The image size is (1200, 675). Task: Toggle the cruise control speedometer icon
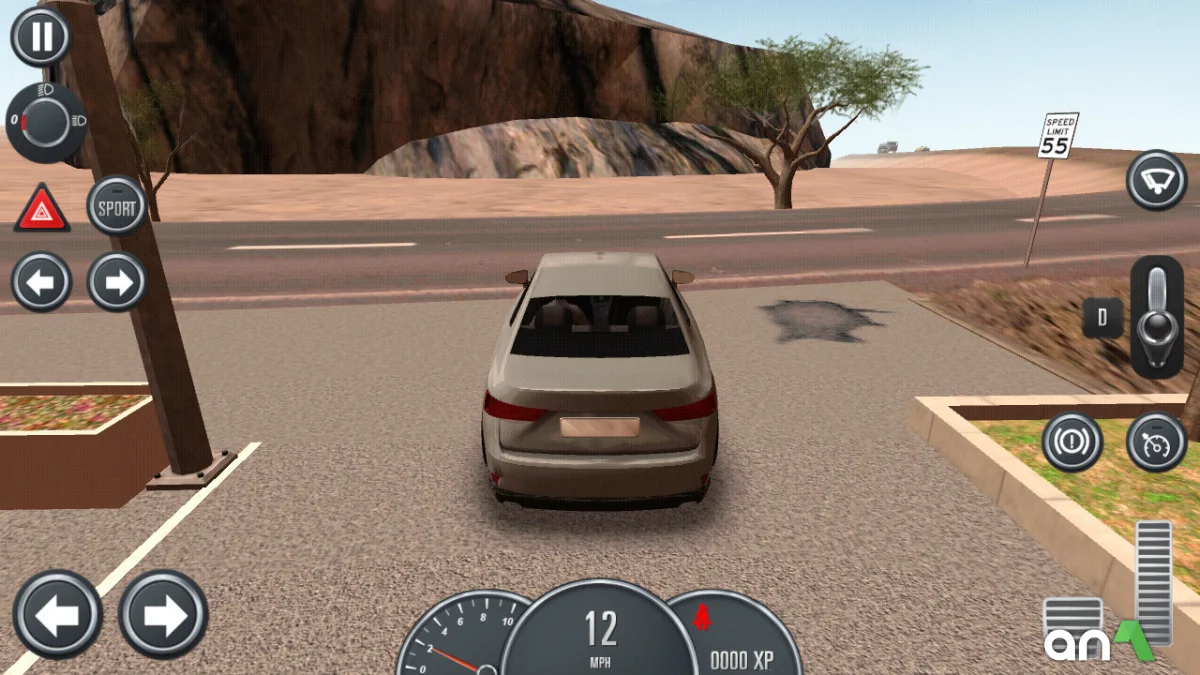1156,441
